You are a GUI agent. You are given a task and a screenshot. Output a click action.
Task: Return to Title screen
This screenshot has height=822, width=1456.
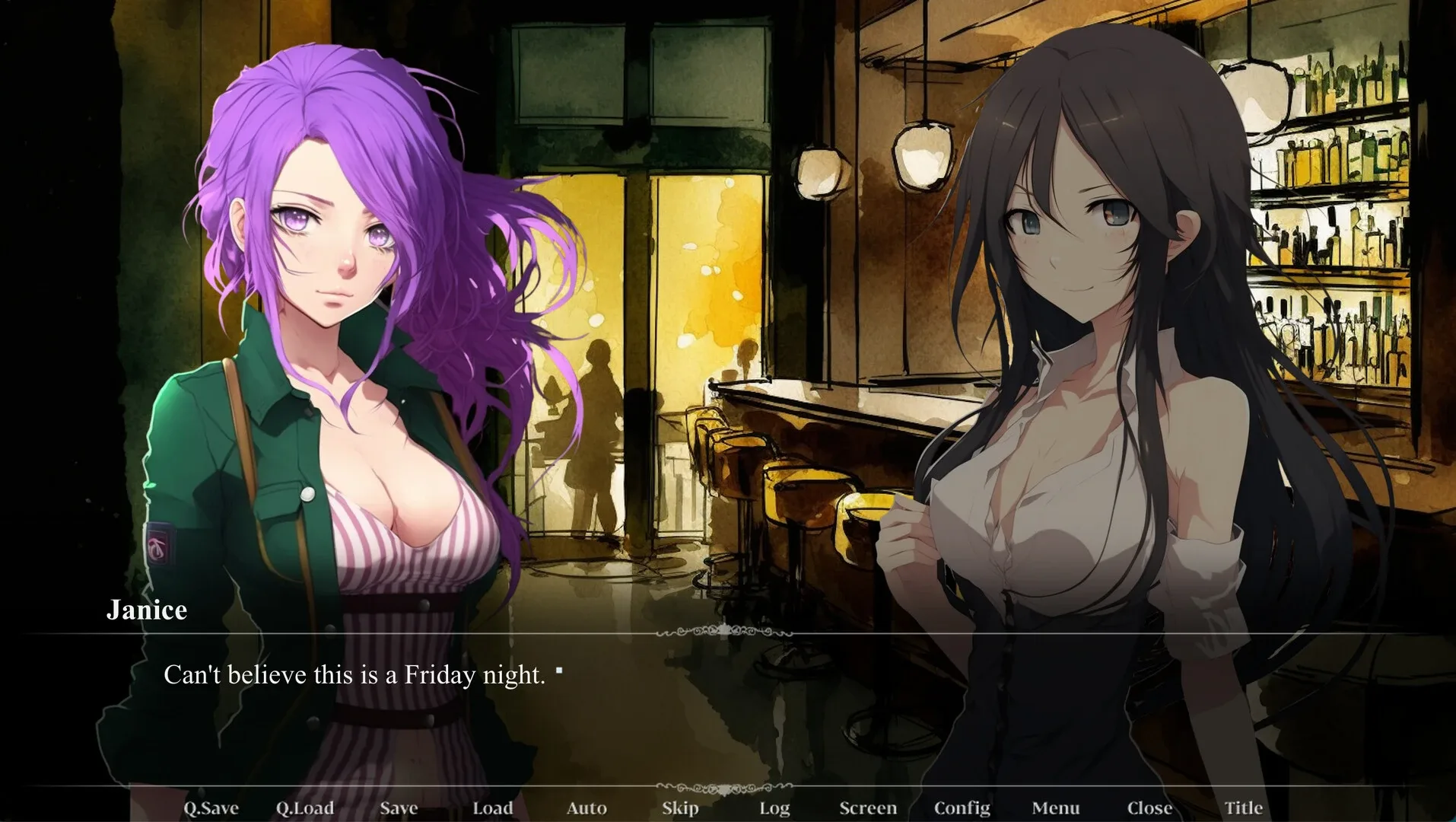click(x=1243, y=808)
